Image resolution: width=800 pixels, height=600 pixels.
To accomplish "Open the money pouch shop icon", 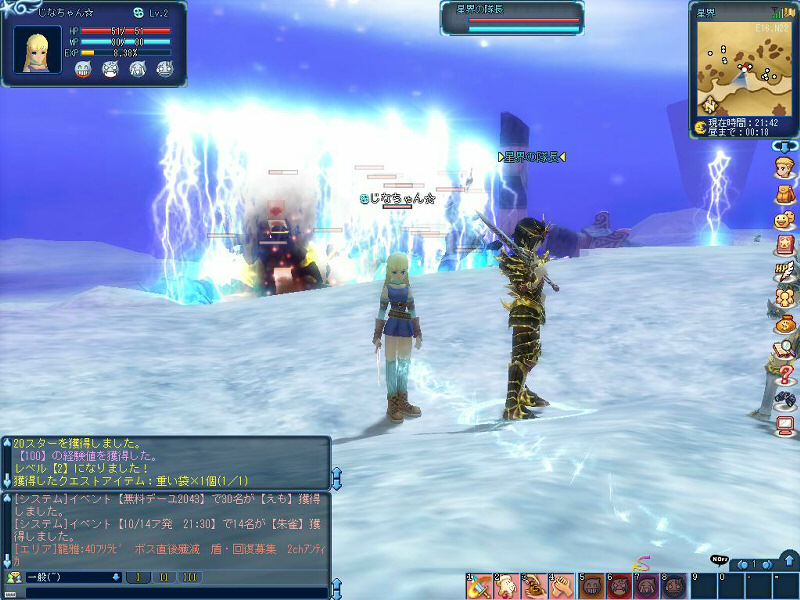I will 784,323.
